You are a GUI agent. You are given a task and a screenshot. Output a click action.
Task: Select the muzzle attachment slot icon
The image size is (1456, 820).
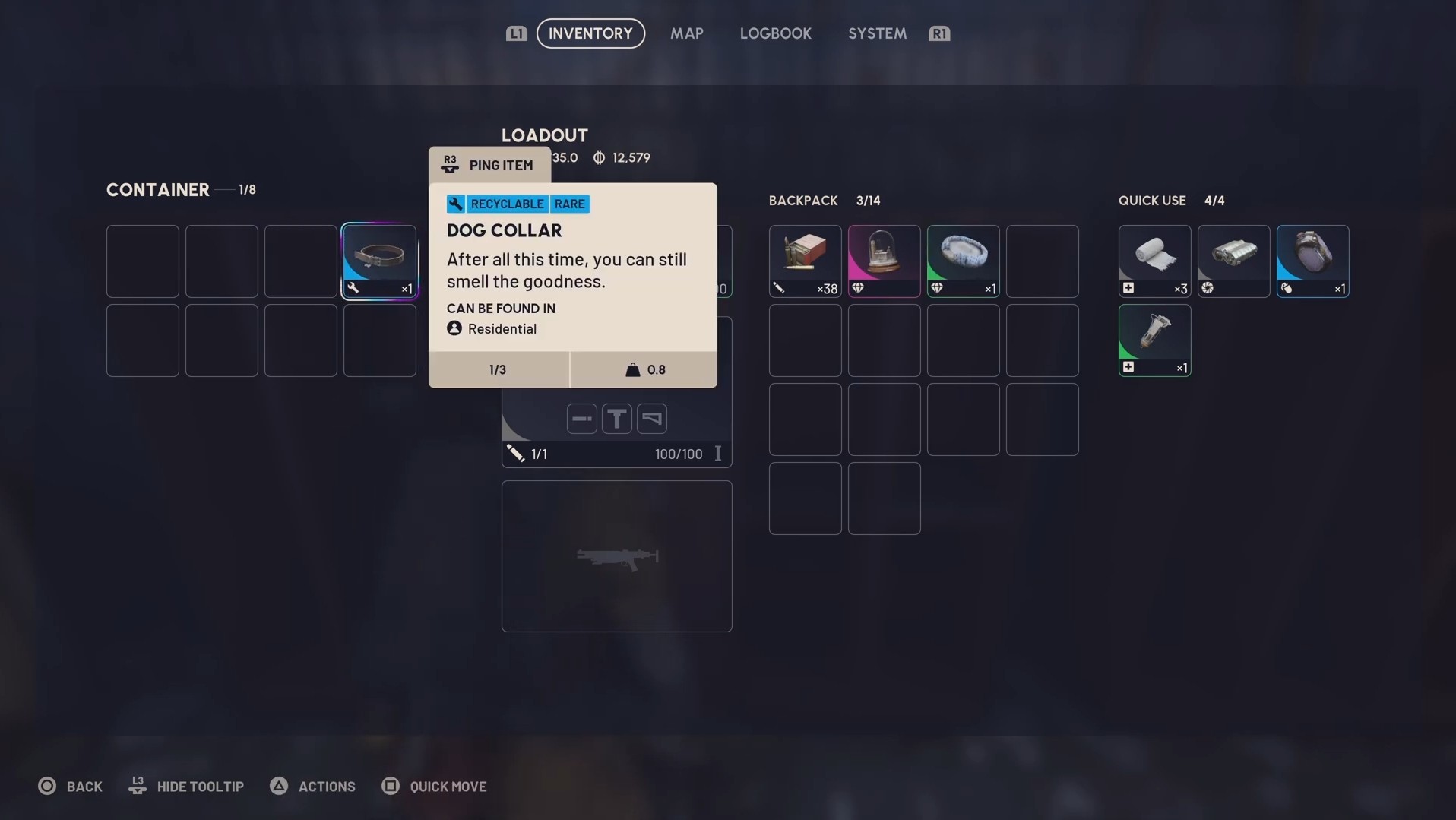581,419
